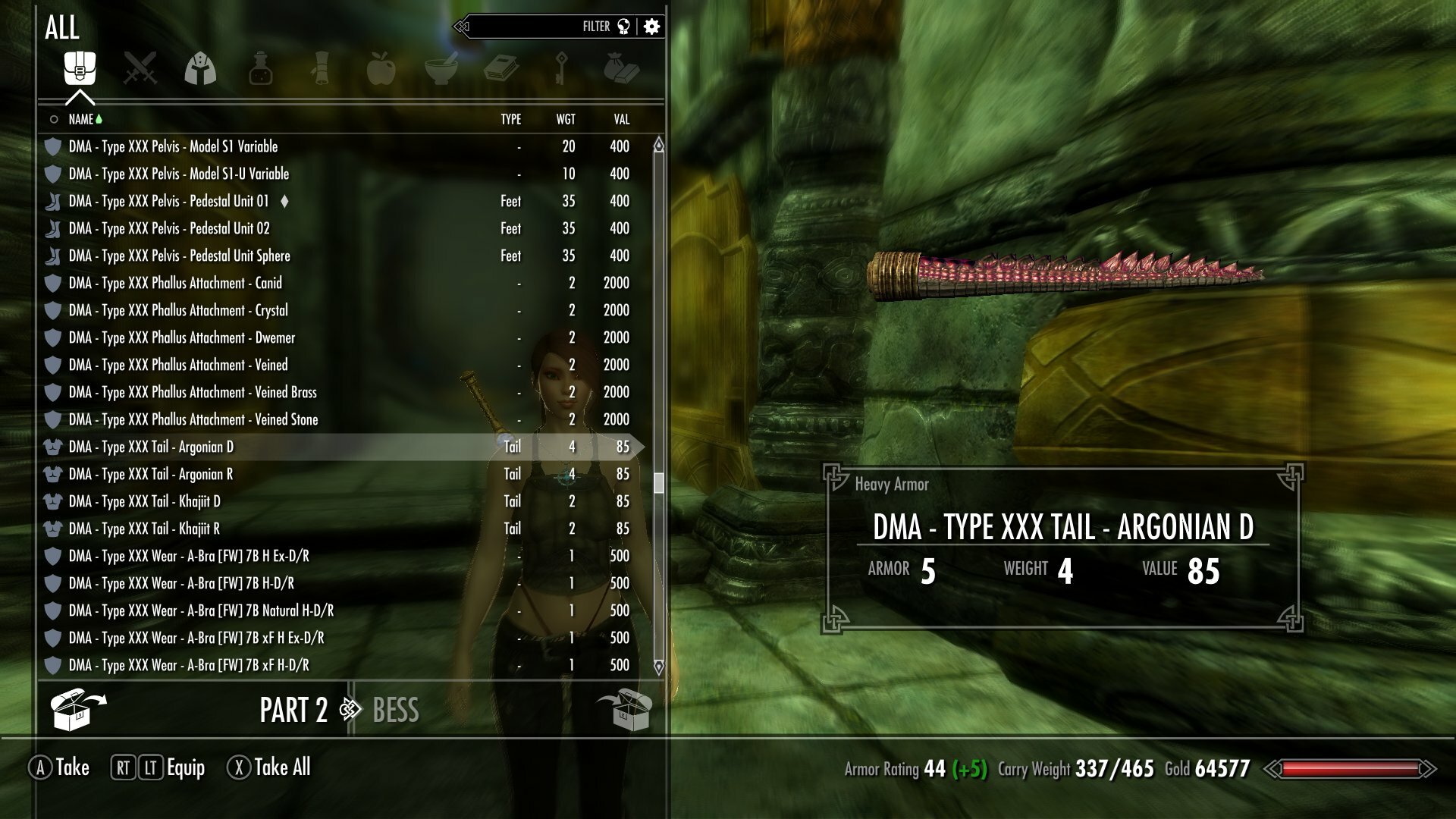Viewport: 1456px width, 819px height.
Task: Select the keys category tab
Action: 561,68
